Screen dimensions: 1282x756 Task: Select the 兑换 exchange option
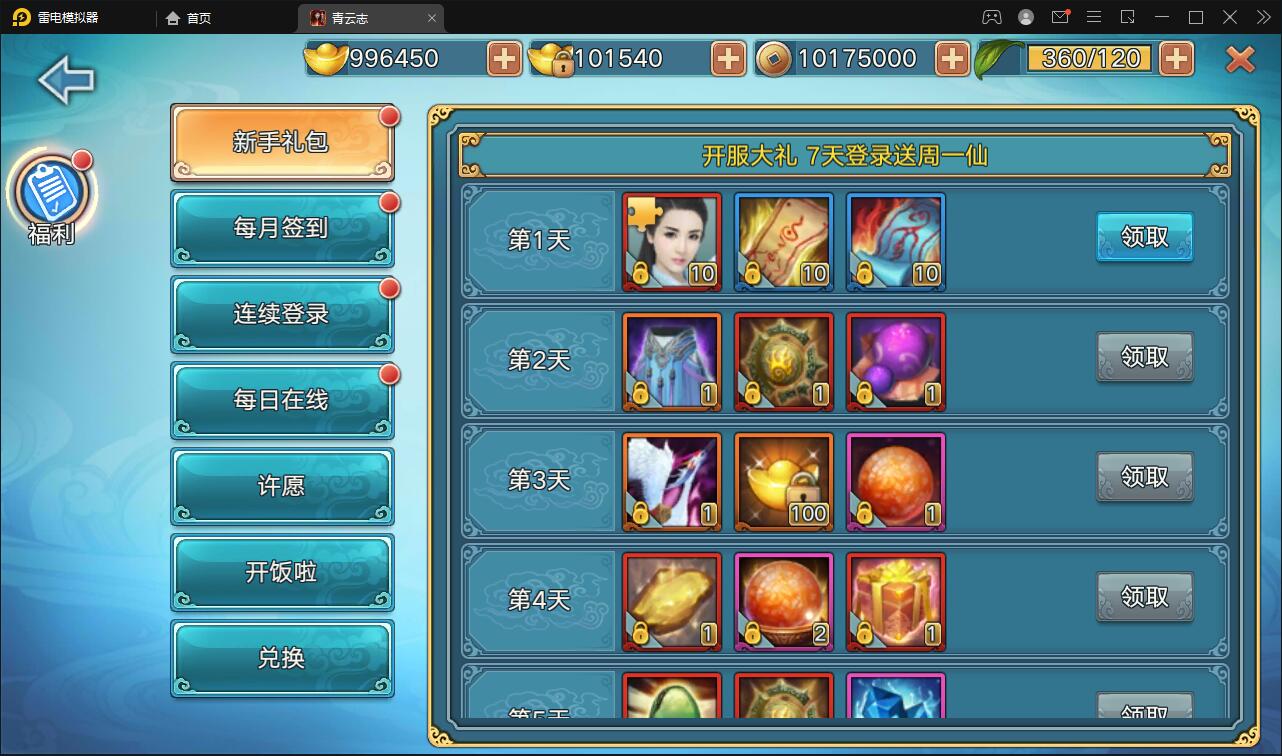(x=282, y=658)
